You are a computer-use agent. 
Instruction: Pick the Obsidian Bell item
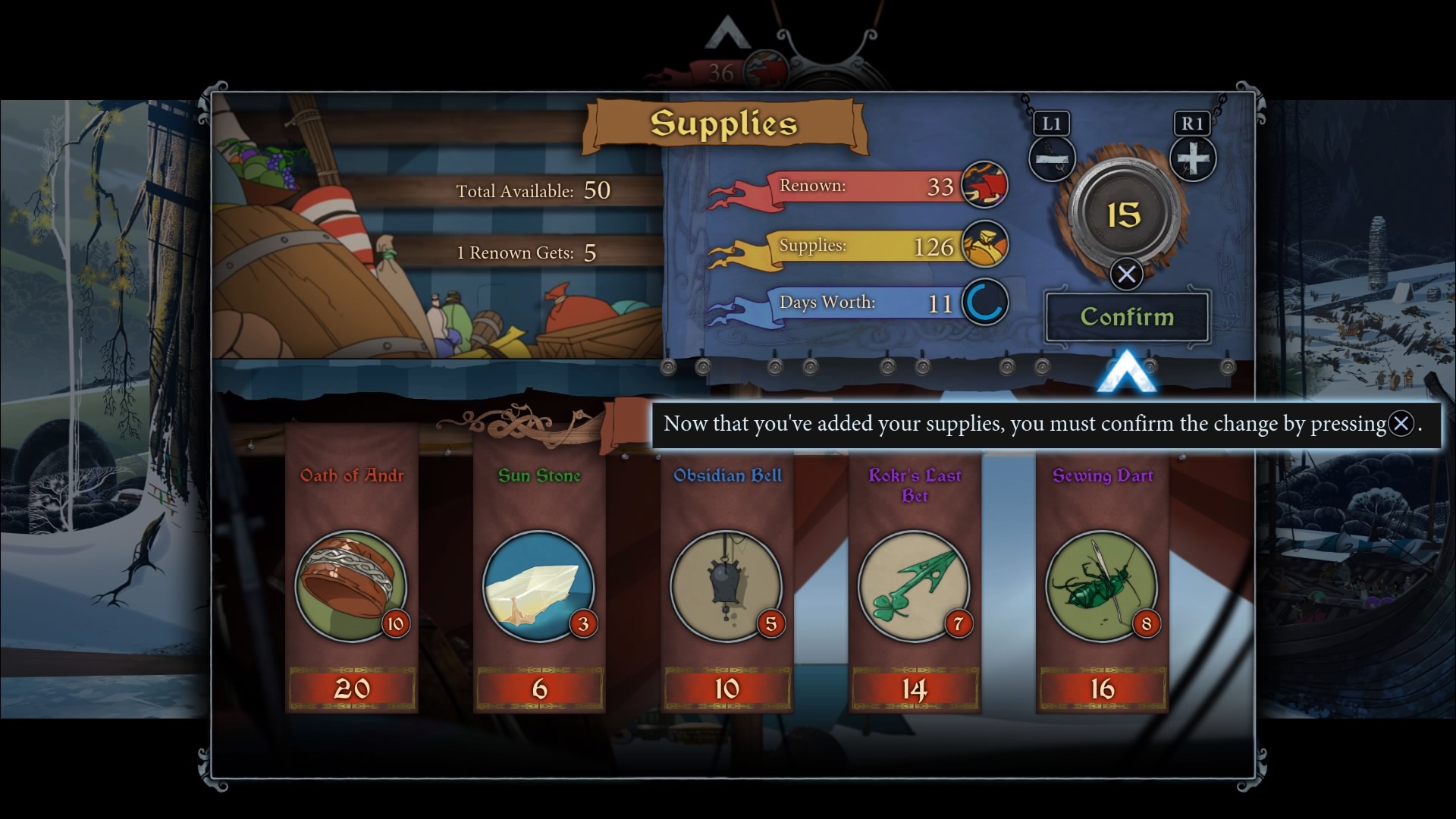[726, 585]
